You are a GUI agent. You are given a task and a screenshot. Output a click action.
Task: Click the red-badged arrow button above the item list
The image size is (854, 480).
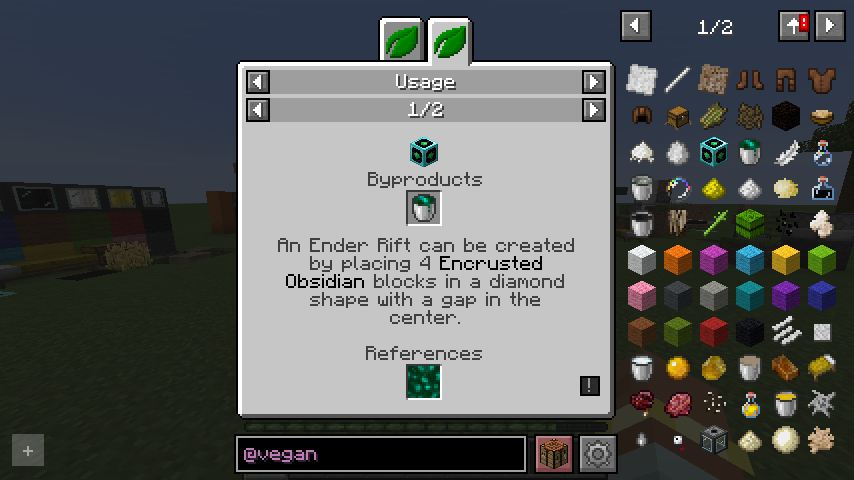click(794, 26)
